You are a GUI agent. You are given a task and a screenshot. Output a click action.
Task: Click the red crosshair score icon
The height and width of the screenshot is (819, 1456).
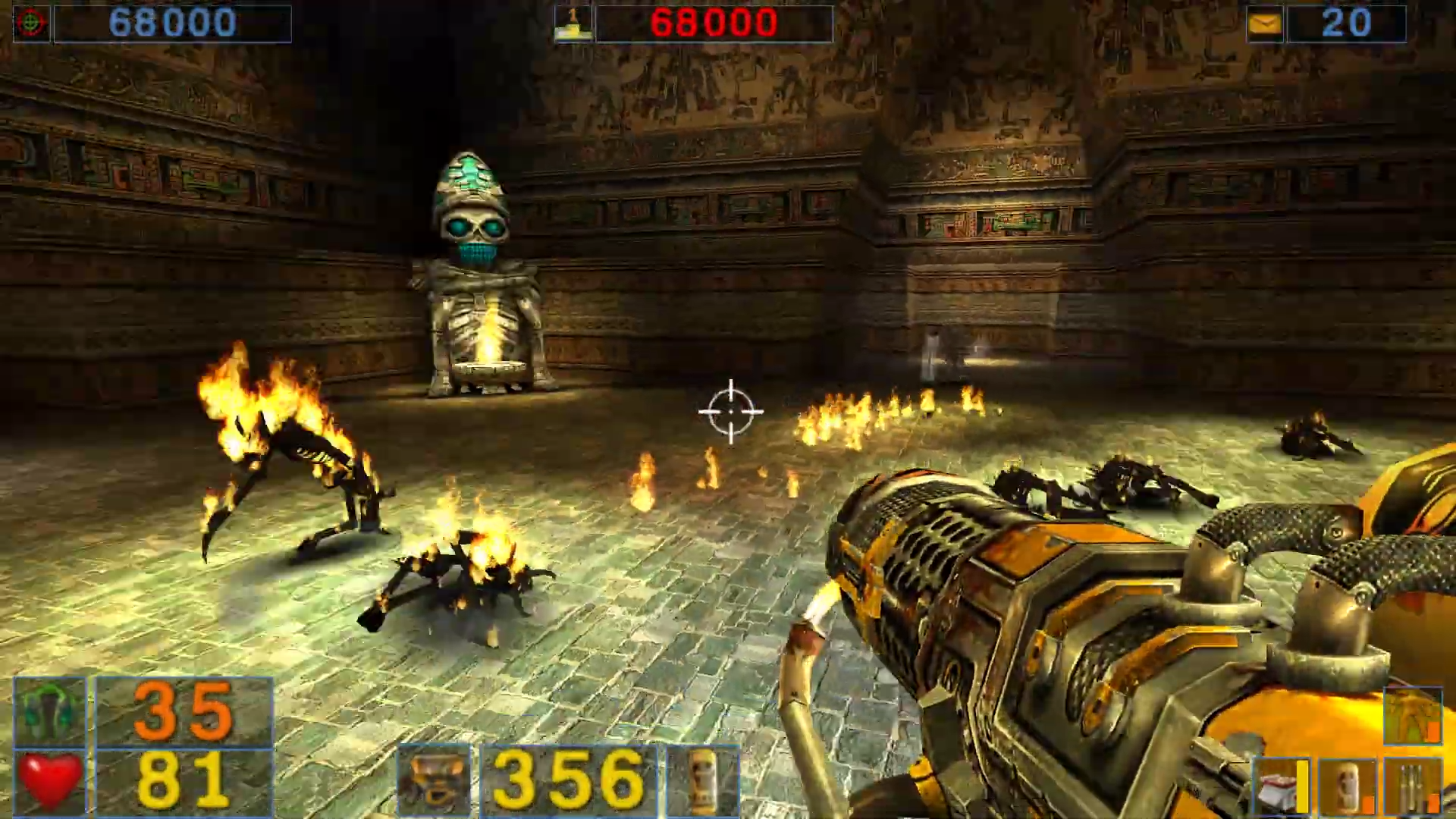[31, 24]
